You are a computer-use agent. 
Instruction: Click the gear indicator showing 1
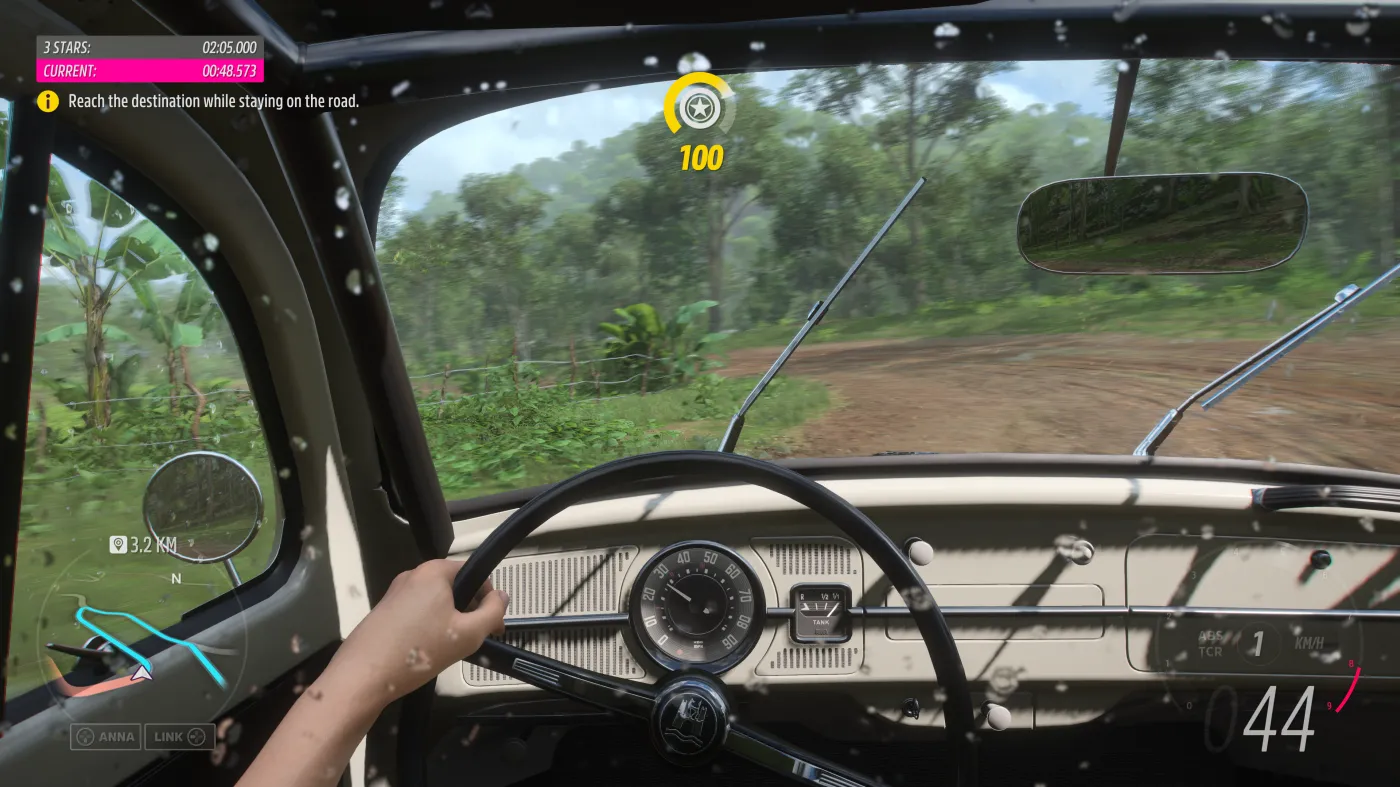click(1258, 644)
